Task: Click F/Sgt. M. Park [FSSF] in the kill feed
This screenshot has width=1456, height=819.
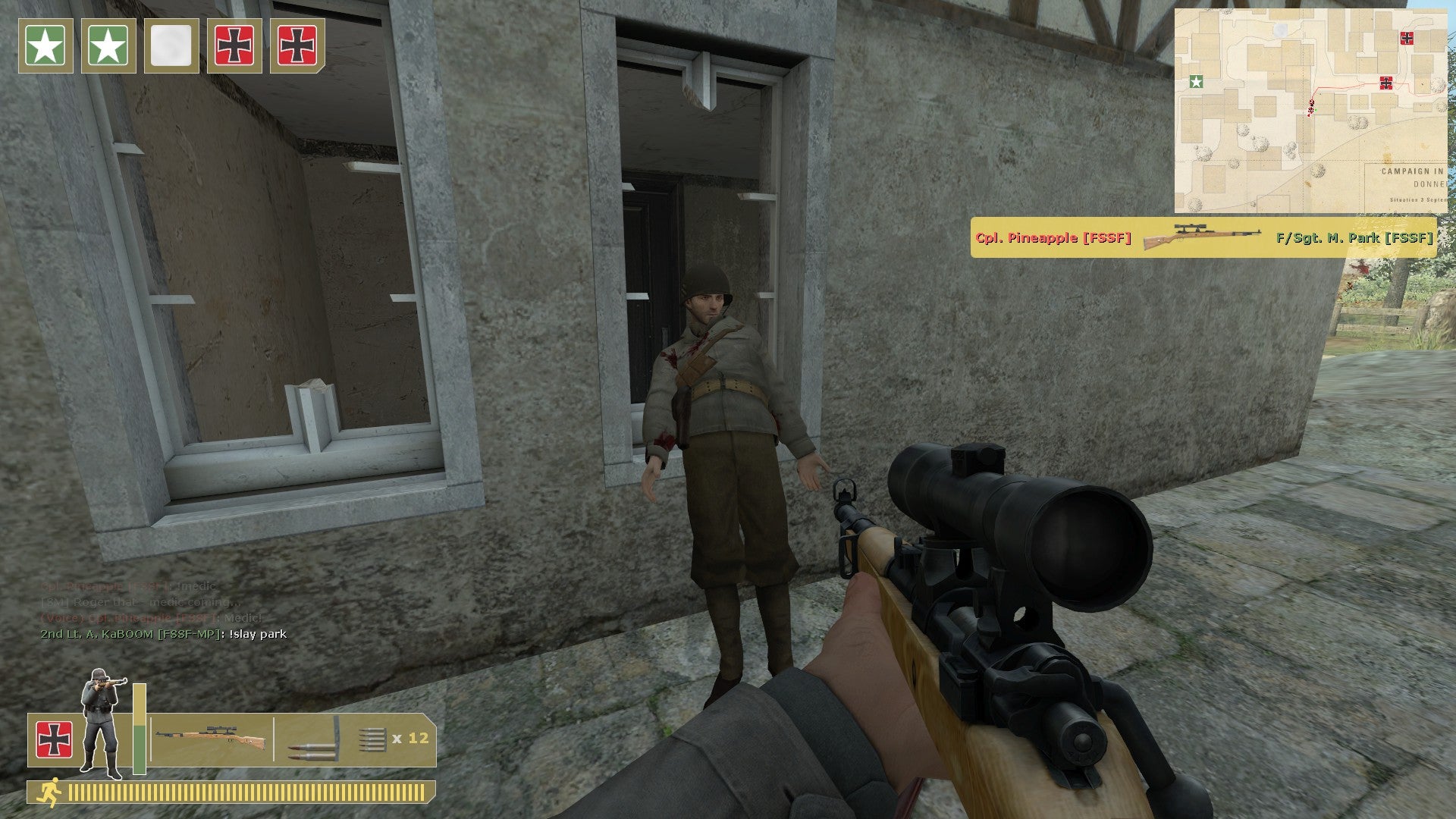Action: 1354,236
